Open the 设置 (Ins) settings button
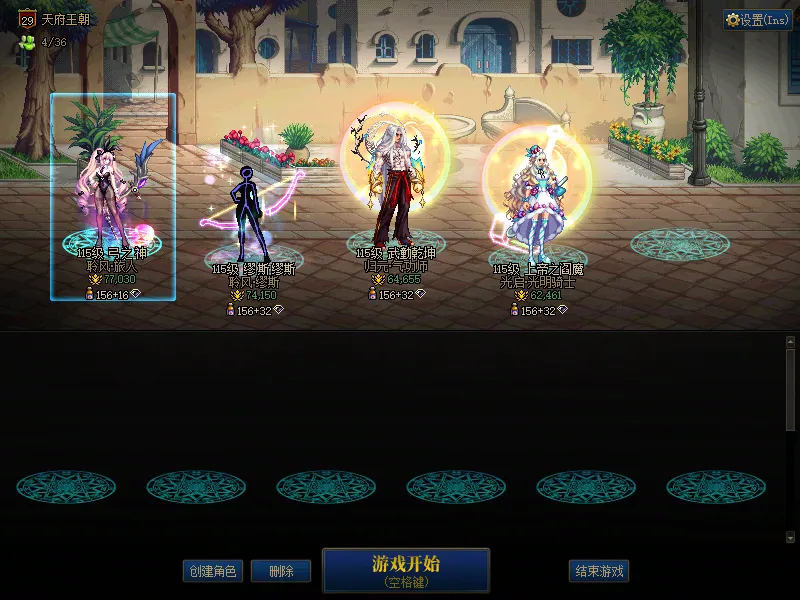This screenshot has height=600, width=800. (758, 20)
